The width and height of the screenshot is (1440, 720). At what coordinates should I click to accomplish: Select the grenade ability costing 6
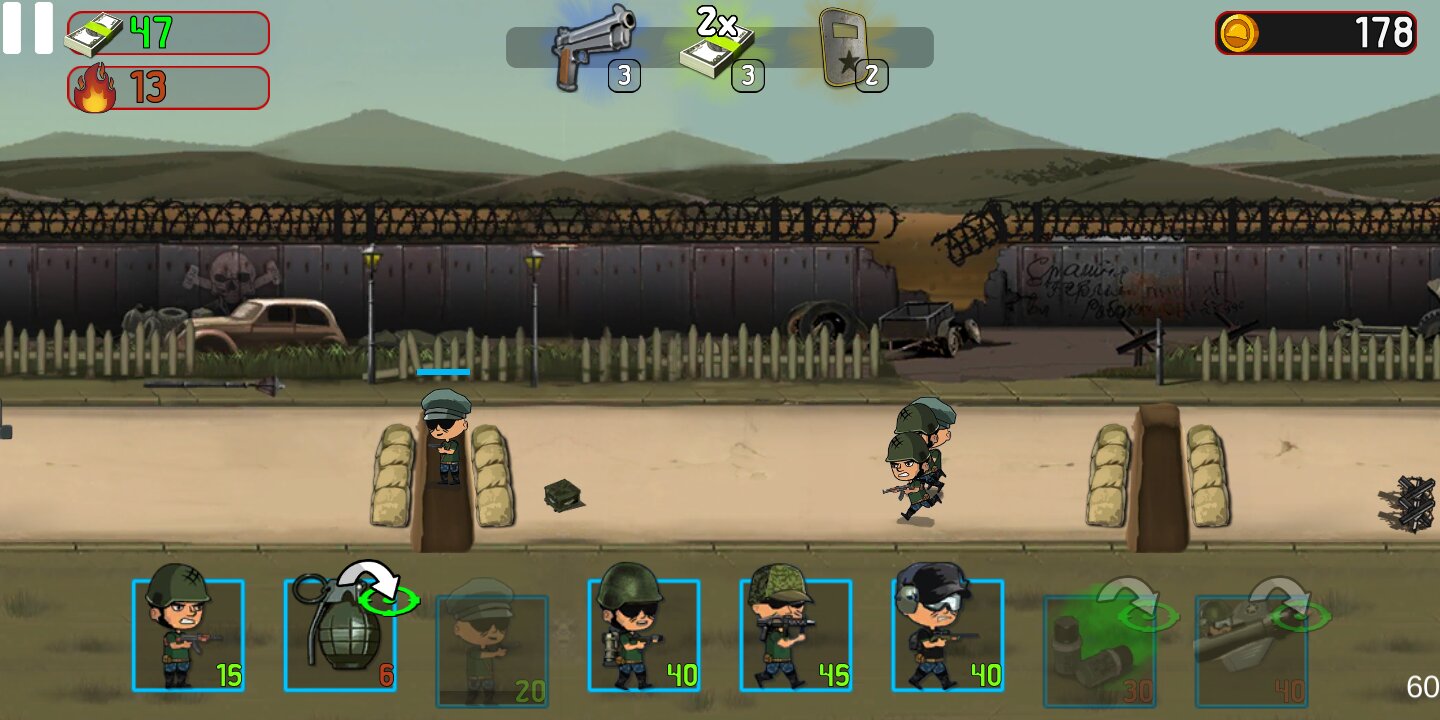pos(340,635)
